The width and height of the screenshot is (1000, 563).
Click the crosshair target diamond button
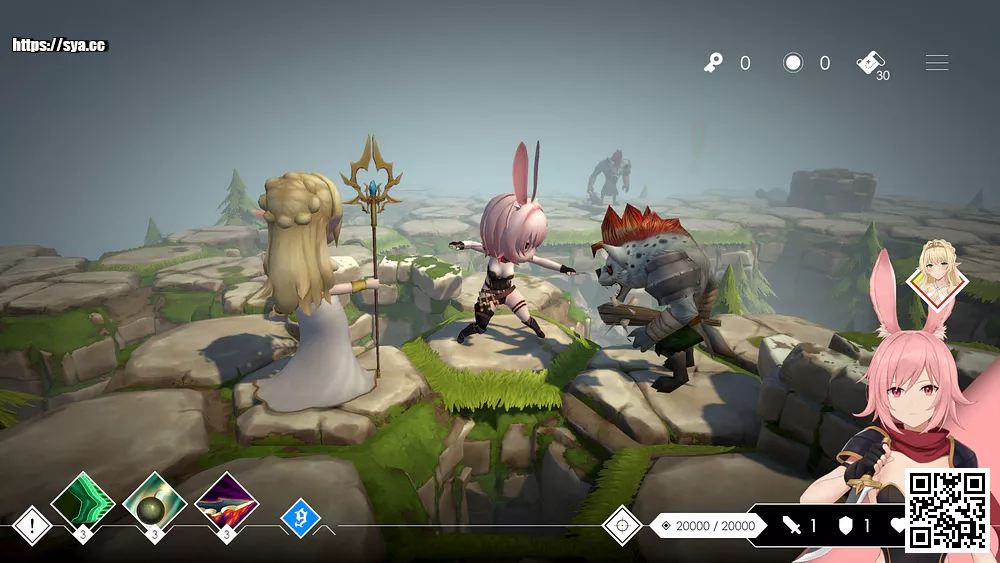point(622,525)
